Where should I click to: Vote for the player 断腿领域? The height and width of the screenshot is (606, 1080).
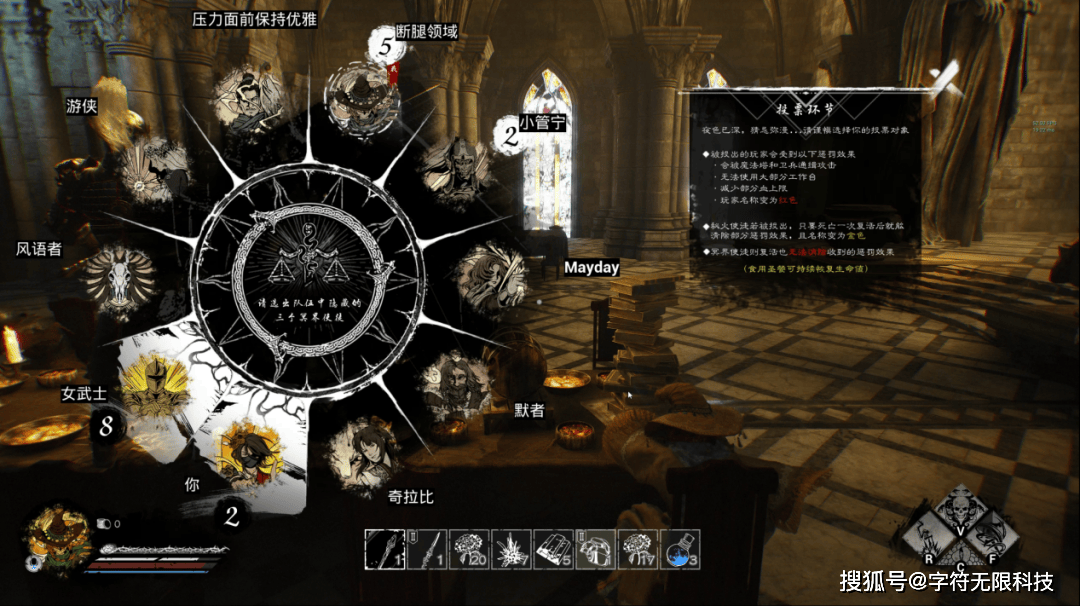[x=361, y=97]
